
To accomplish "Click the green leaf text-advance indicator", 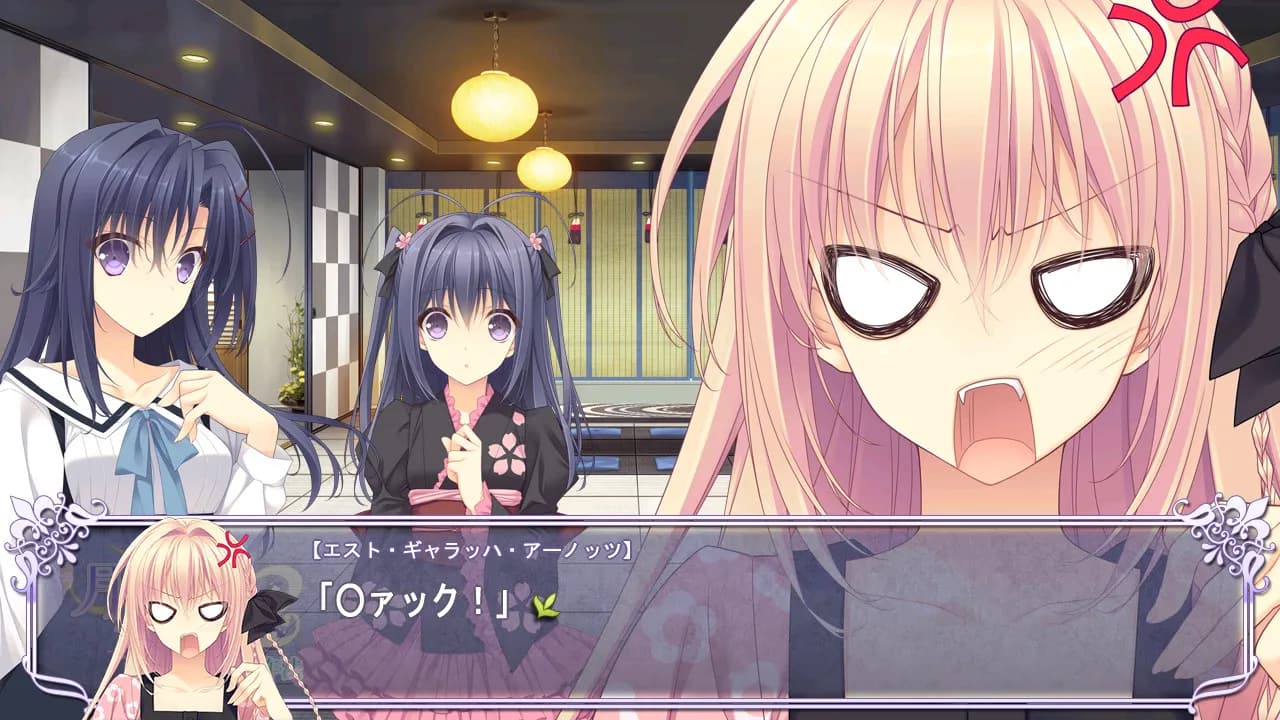I will [545, 606].
